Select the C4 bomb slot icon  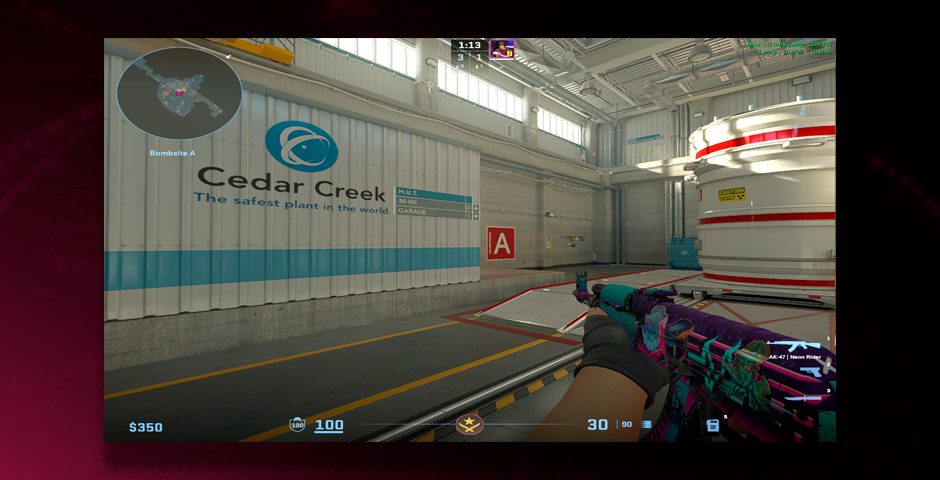coord(712,425)
